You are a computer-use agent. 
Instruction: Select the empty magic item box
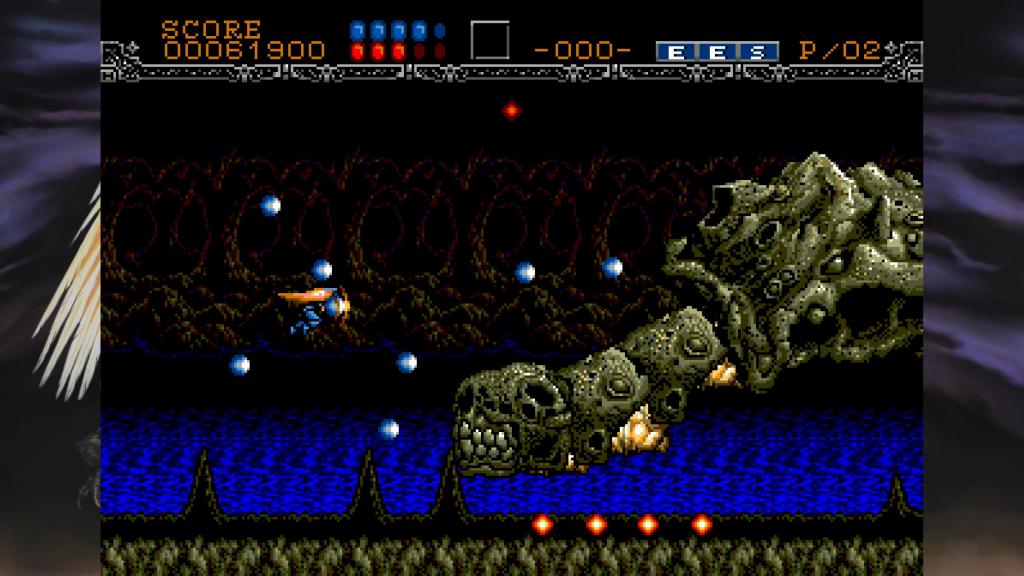pyautogui.click(x=489, y=41)
